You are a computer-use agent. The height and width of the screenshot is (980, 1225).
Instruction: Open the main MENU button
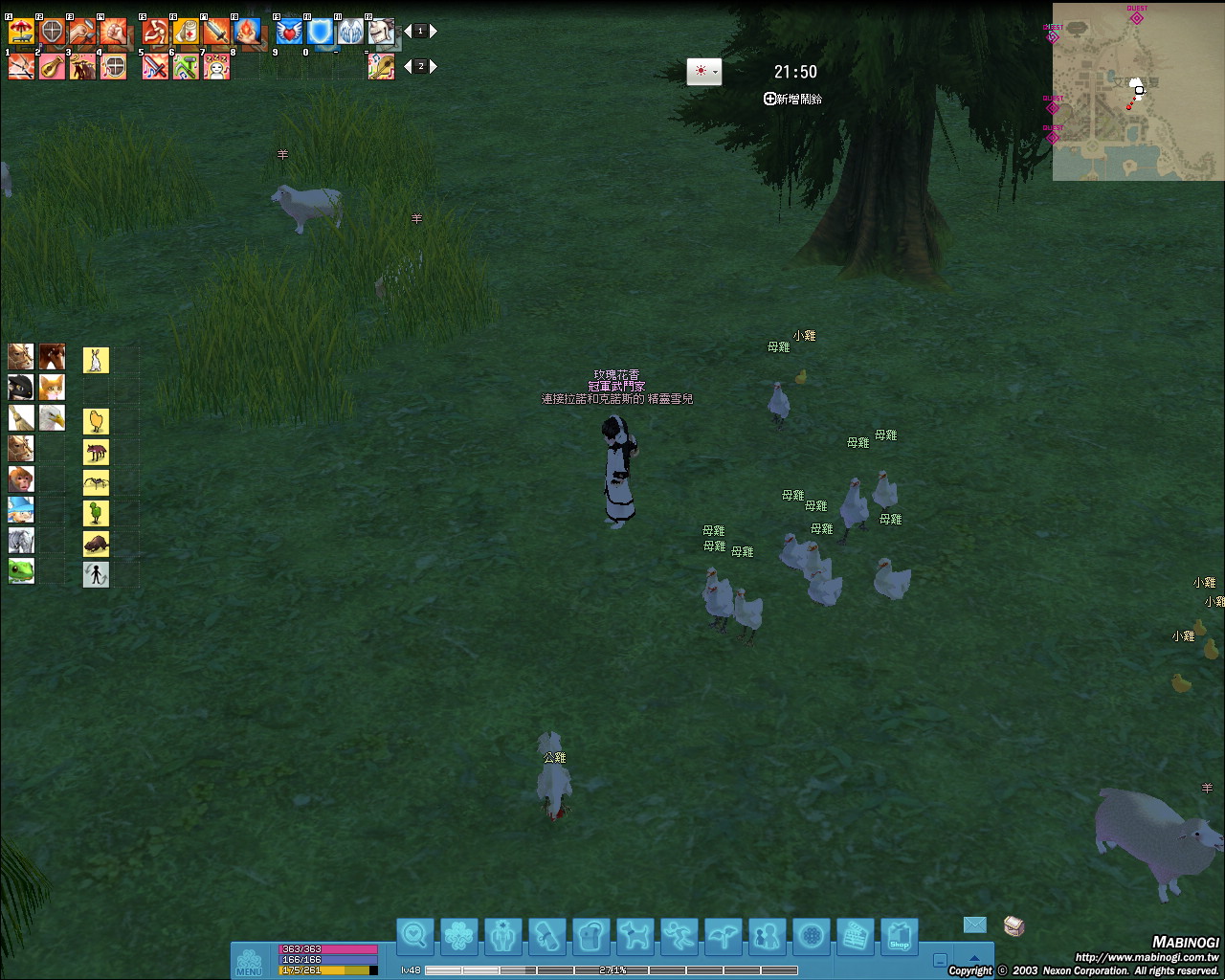point(249,961)
